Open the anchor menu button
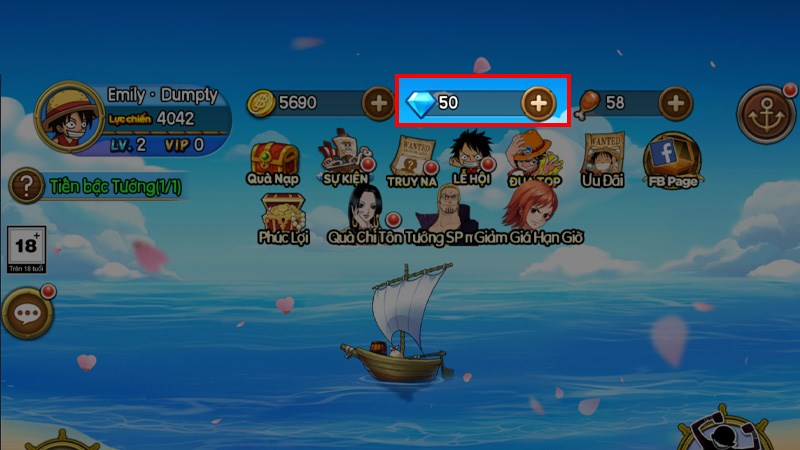The width and height of the screenshot is (800, 450). coord(766,113)
